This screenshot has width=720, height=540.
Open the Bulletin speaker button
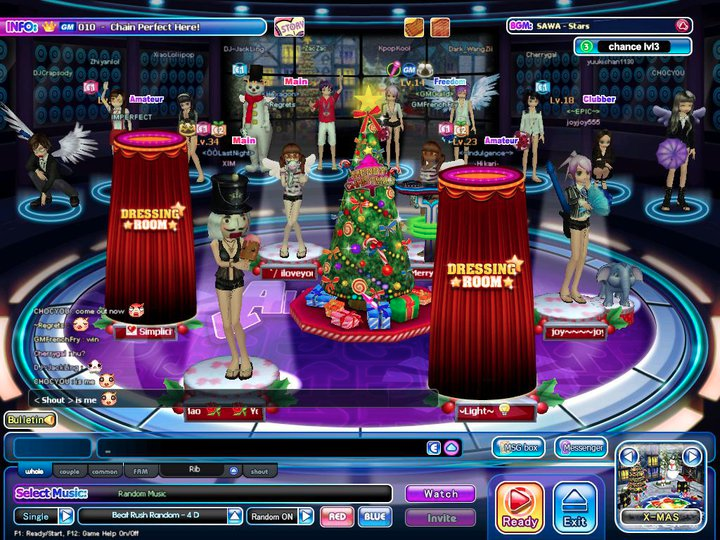point(30,420)
